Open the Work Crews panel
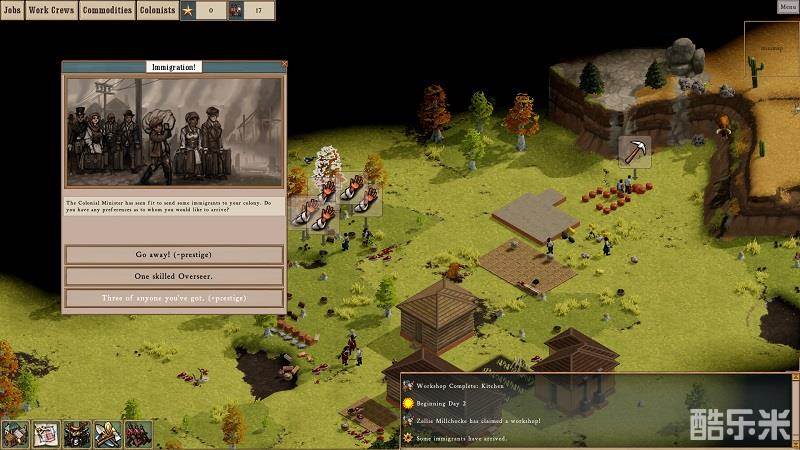Screen dimensions: 800x450 [x=52, y=10]
